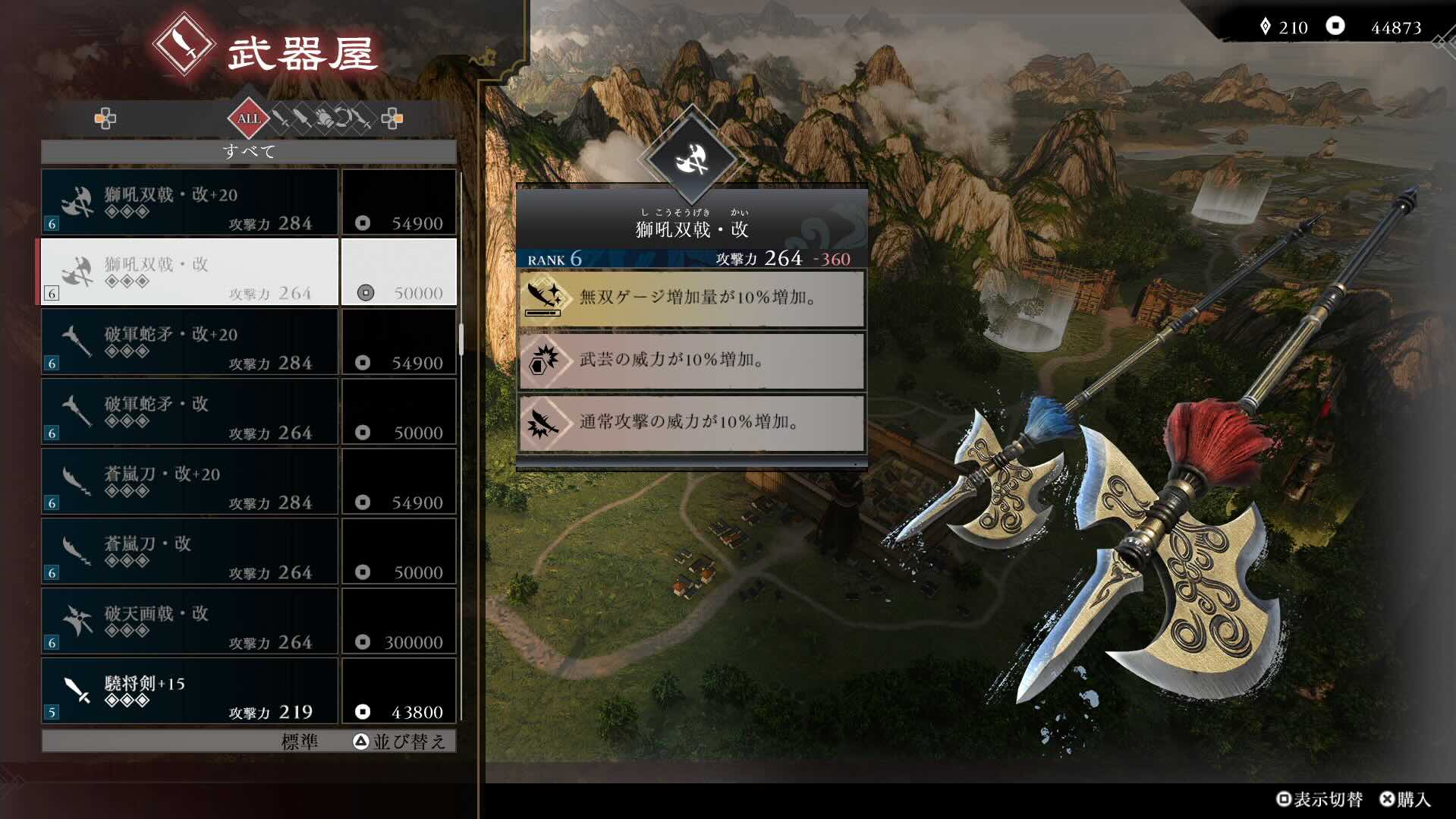The height and width of the screenshot is (819, 1456).
Task: Switch to the すべて category tab
Action: pos(249,151)
